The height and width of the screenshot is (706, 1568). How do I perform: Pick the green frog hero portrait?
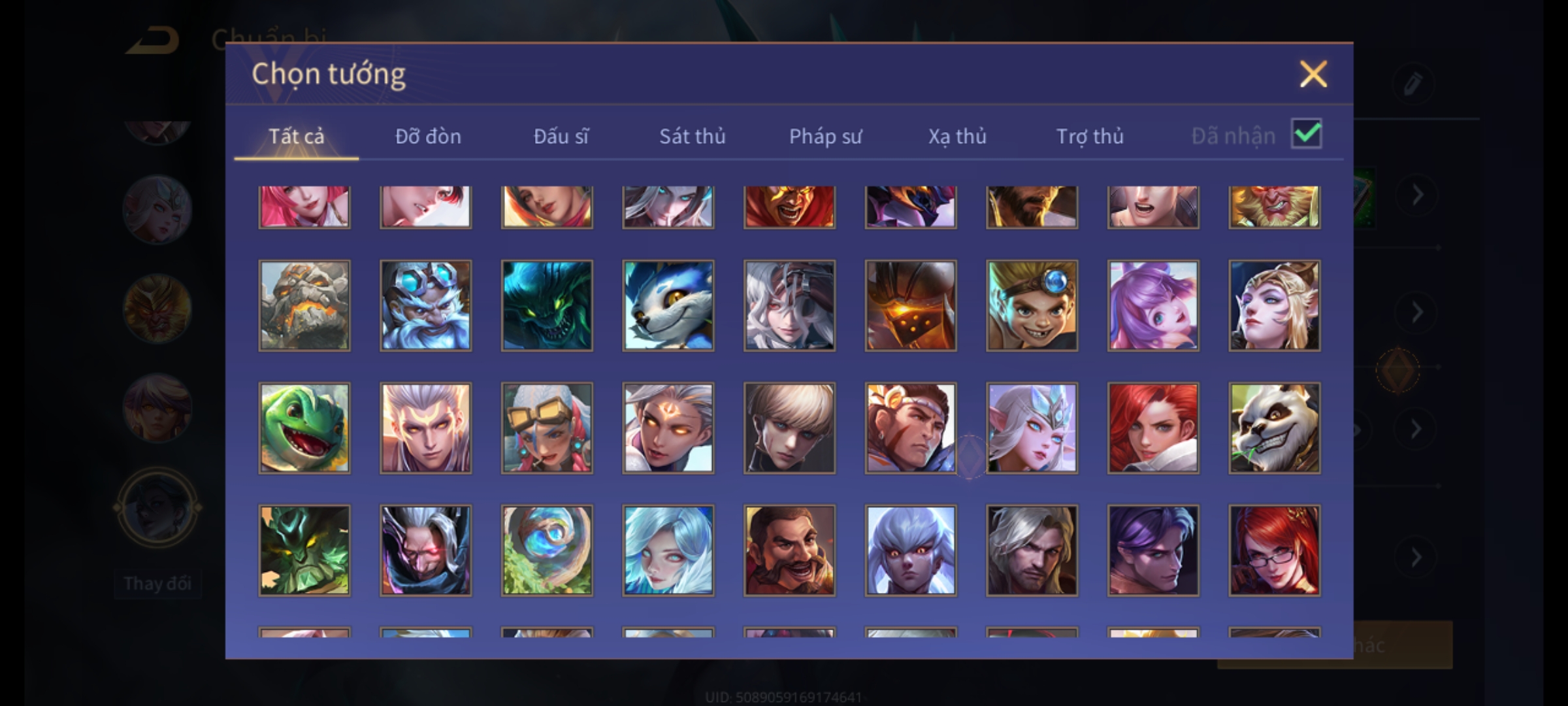click(304, 428)
